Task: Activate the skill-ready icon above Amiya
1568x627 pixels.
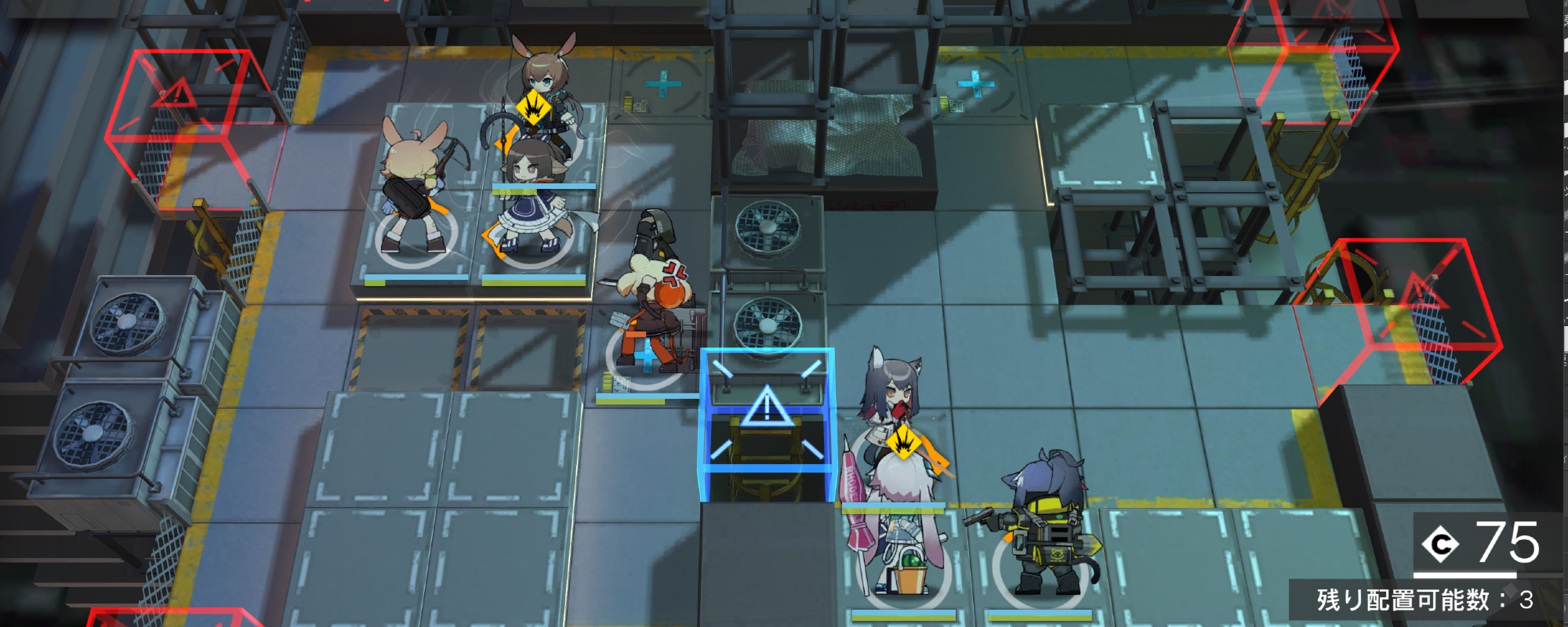Action: (x=534, y=107)
